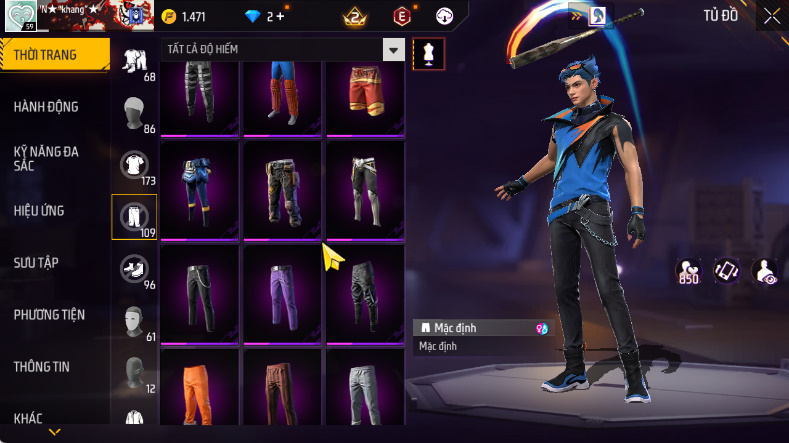Close the Tủ Đồ vault screen
The width and height of the screenshot is (789, 443).
coord(772,16)
